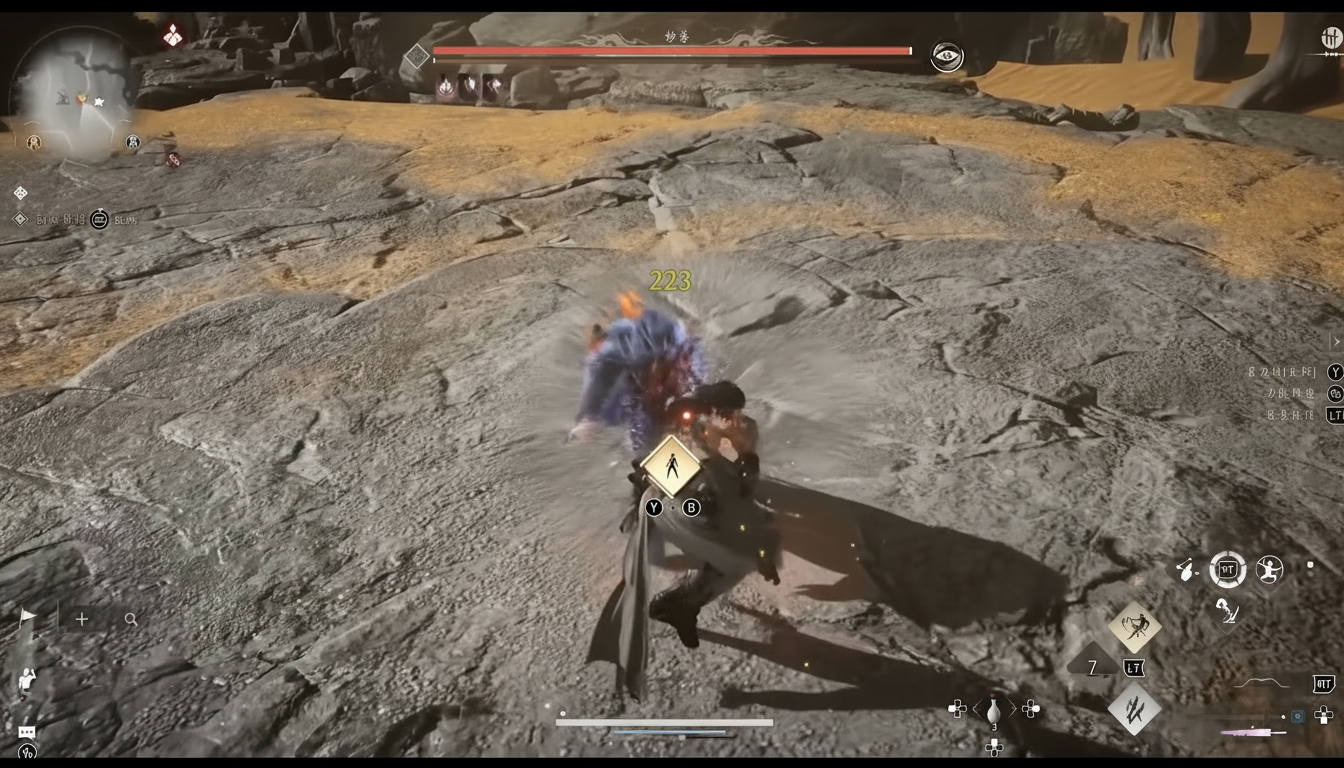Click the white flag marker icon bottom left
Screen dimensions: 1344x768
tap(29, 614)
